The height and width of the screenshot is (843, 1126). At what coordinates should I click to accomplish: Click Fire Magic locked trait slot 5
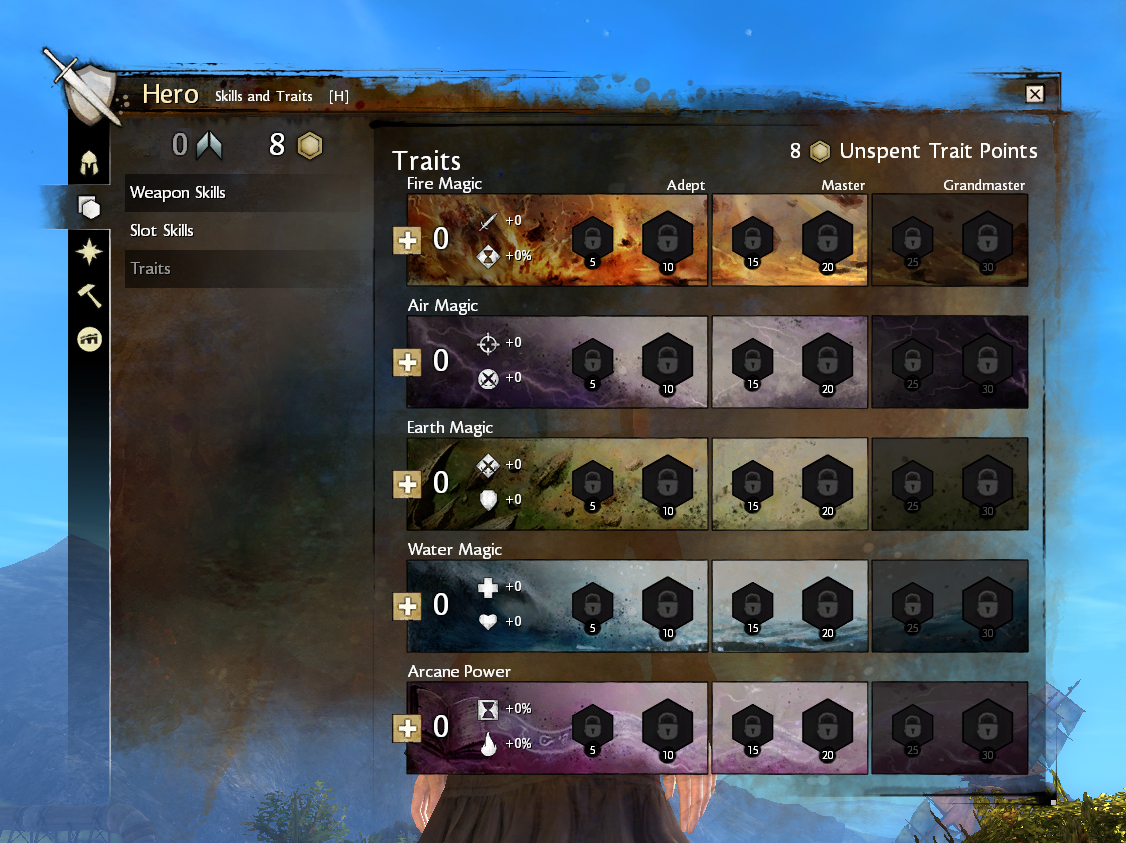(592, 240)
